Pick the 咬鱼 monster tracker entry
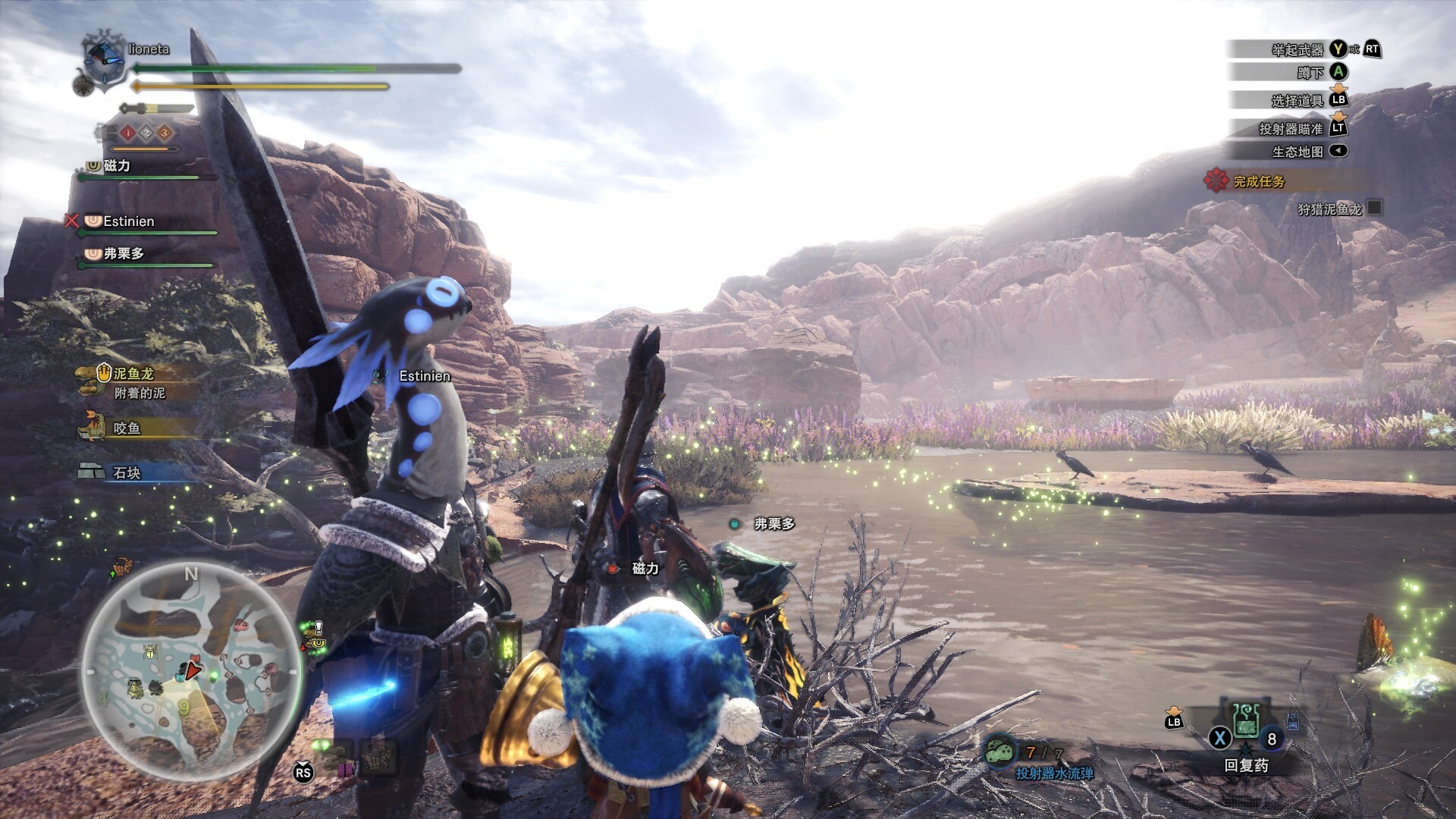The width and height of the screenshot is (1456, 819). tap(126, 428)
